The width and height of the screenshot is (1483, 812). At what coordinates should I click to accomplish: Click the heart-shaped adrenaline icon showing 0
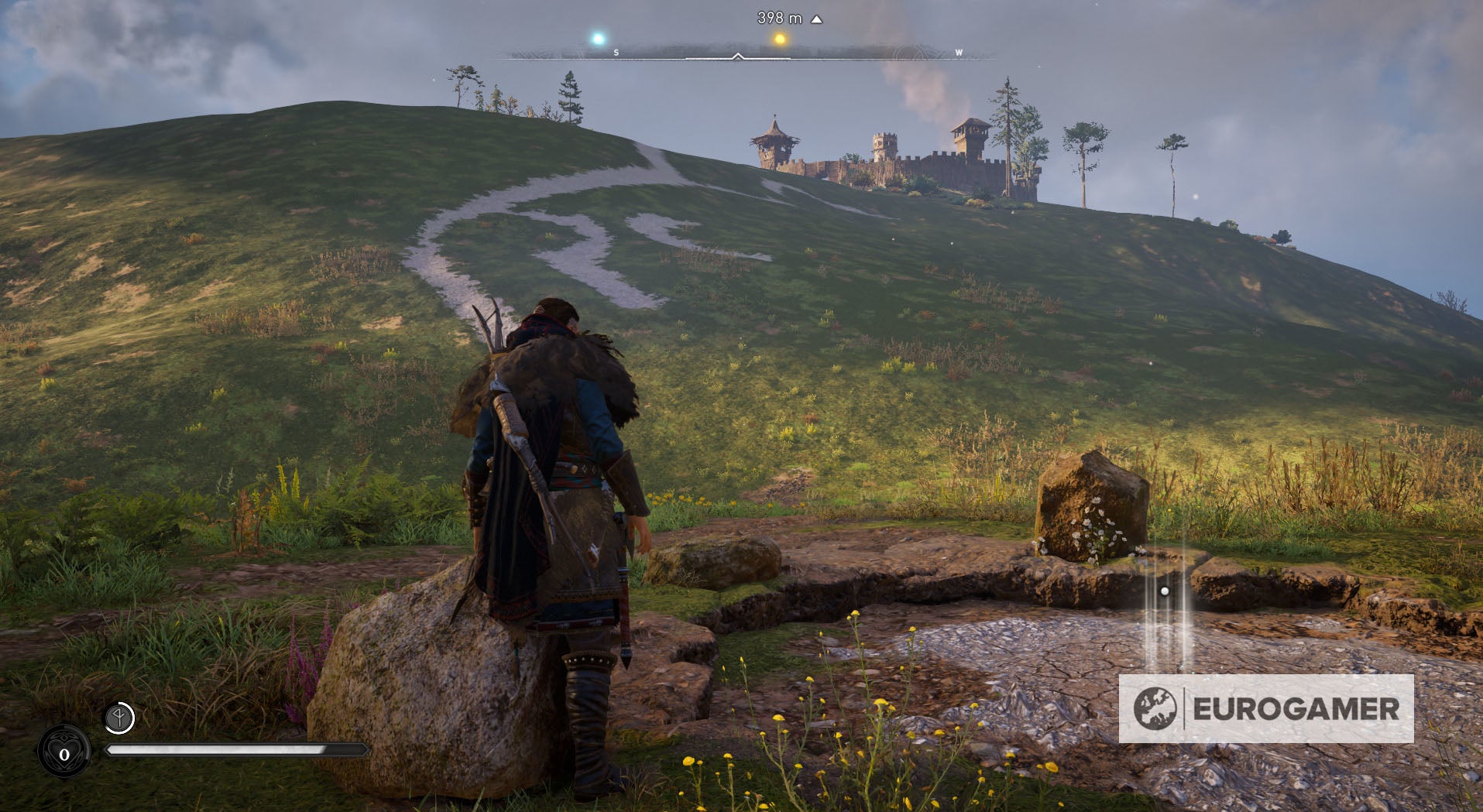(64, 752)
